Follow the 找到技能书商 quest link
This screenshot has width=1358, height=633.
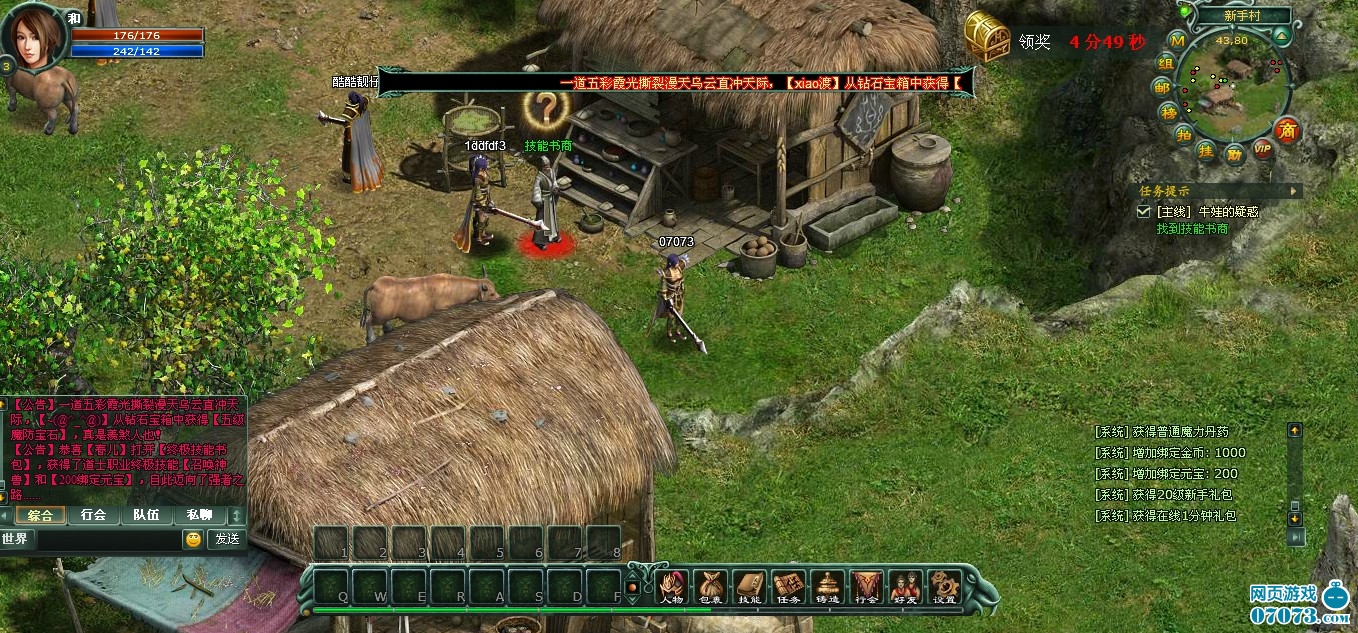[x=1192, y=229]
